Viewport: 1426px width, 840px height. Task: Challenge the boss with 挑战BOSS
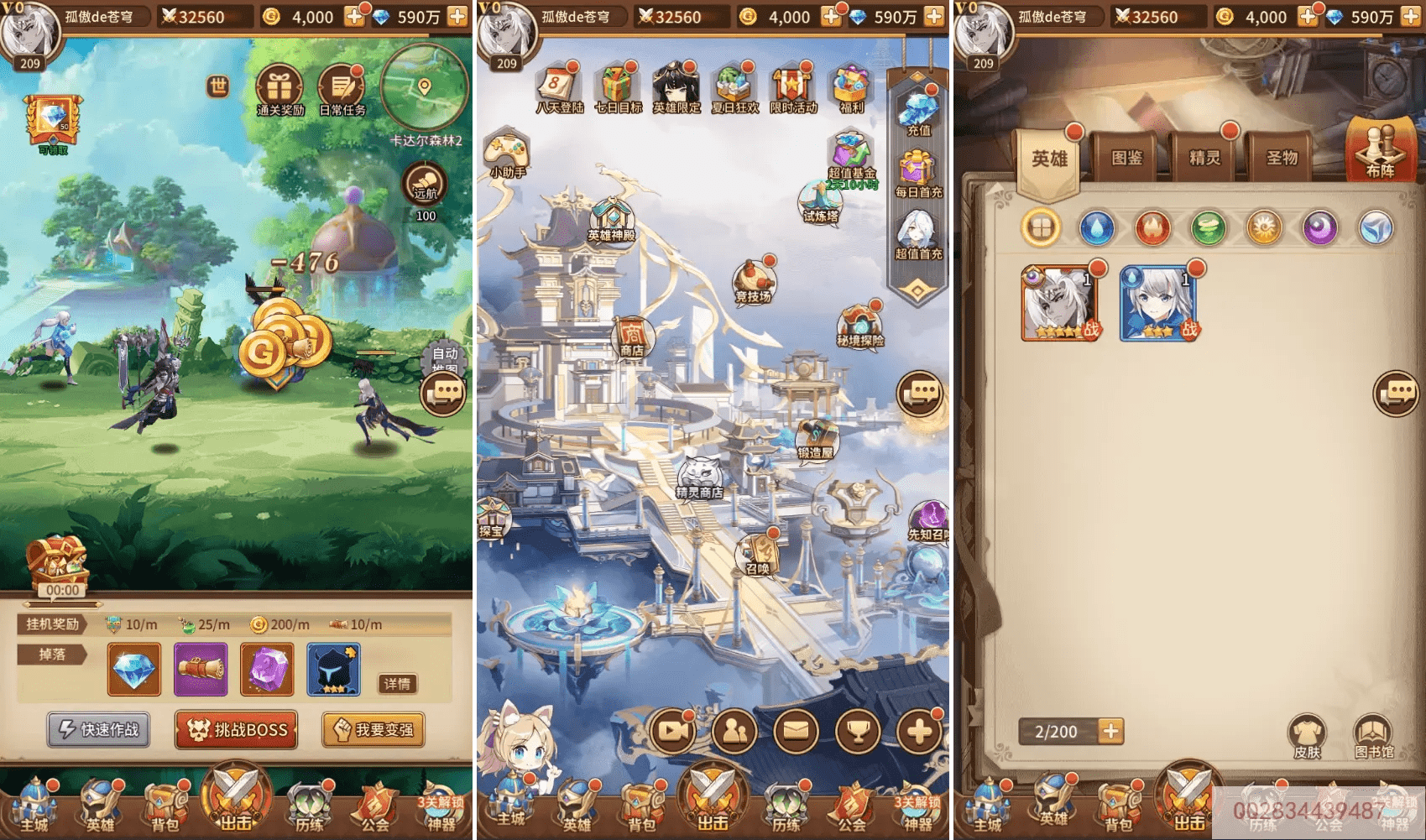click(x=237, y=730)
